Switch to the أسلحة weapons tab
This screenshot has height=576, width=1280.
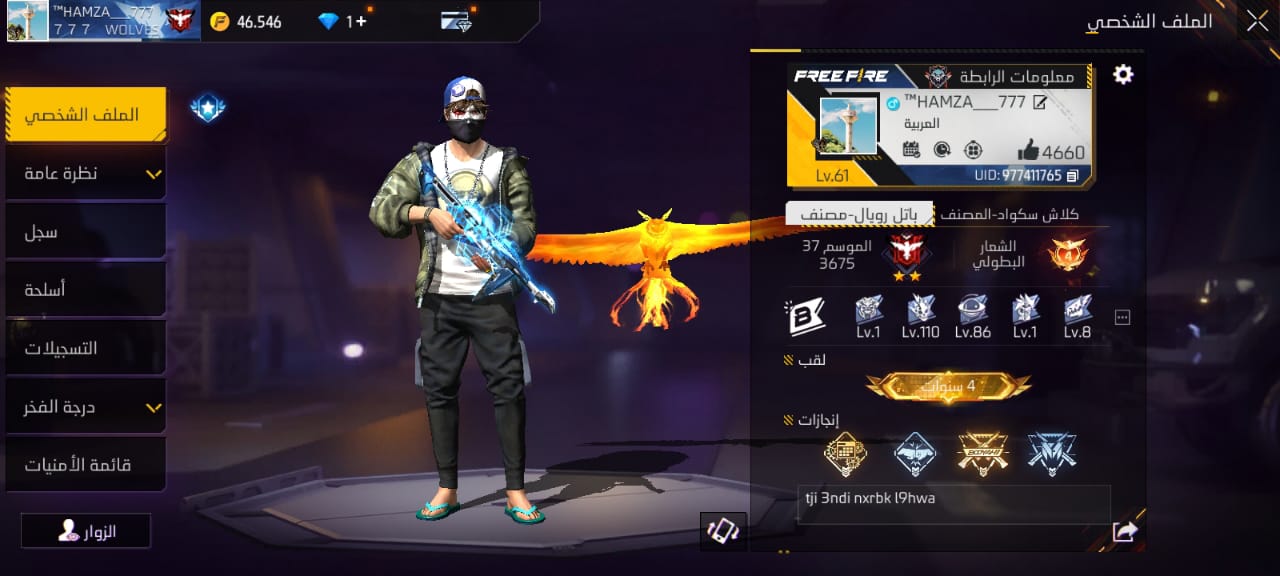coord(86,290)
